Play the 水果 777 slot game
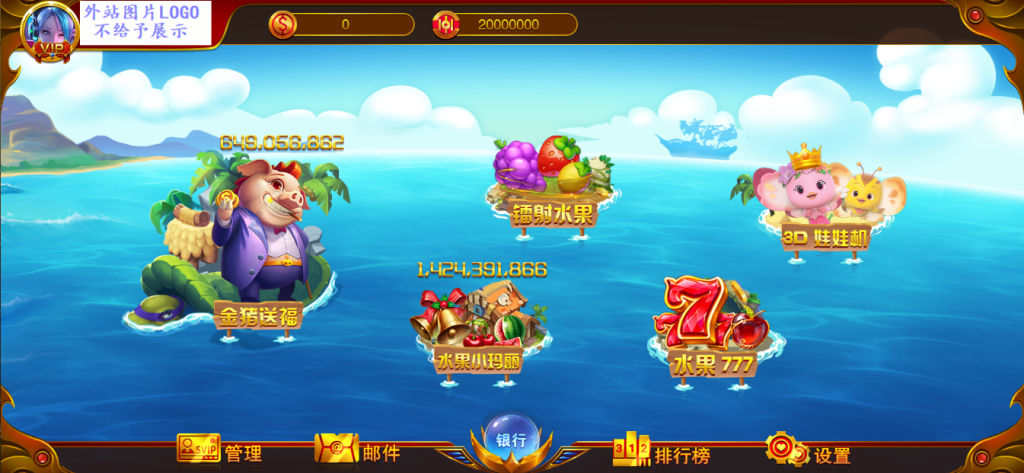The width and height of the screenshot is (1024, 473). tap(712, 325)
